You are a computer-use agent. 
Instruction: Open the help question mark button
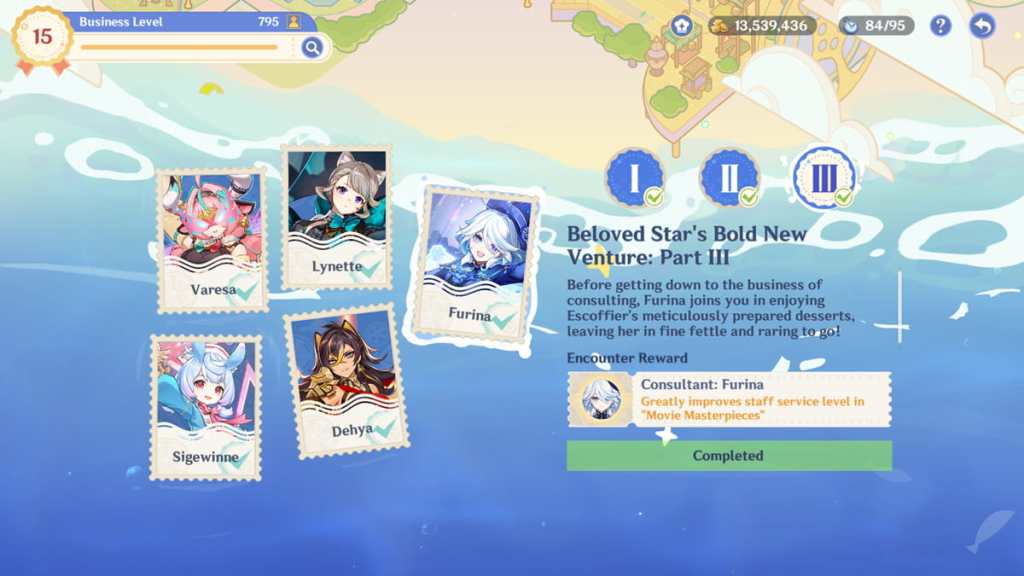point(940,26)
